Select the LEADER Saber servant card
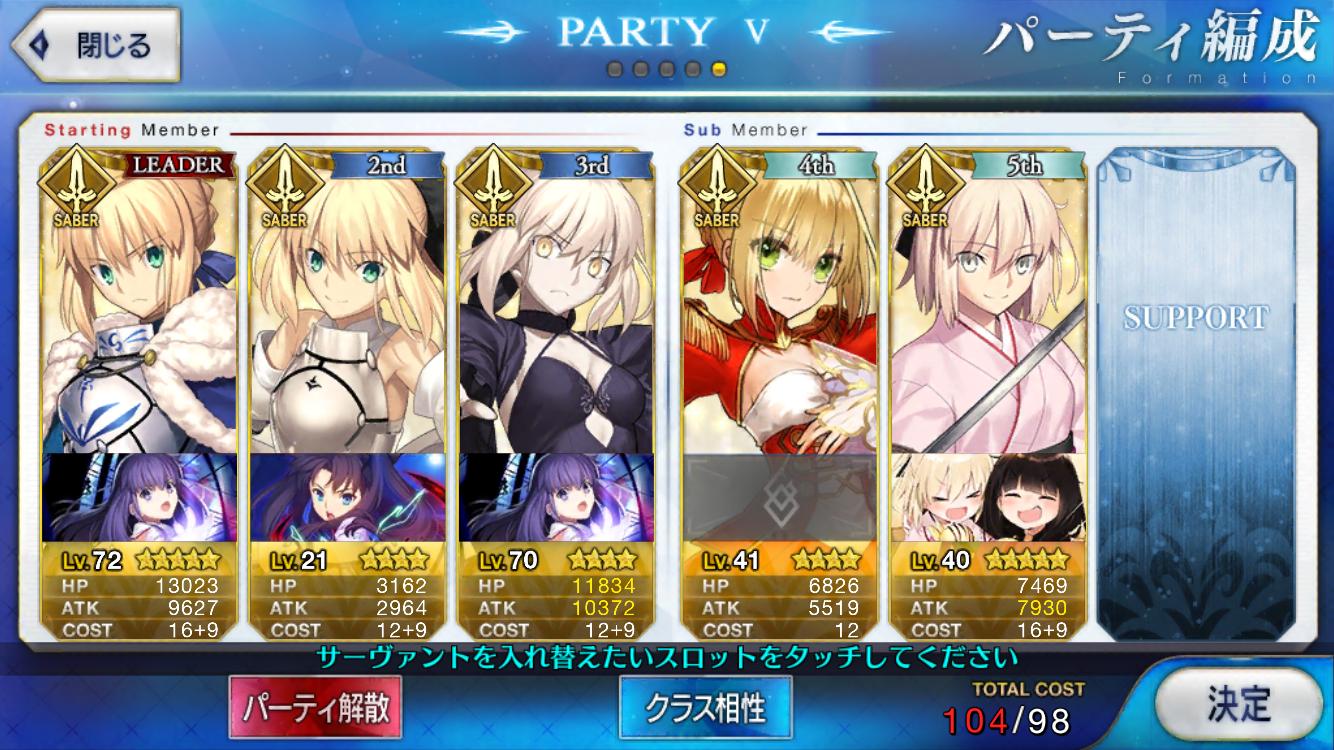 138,300
